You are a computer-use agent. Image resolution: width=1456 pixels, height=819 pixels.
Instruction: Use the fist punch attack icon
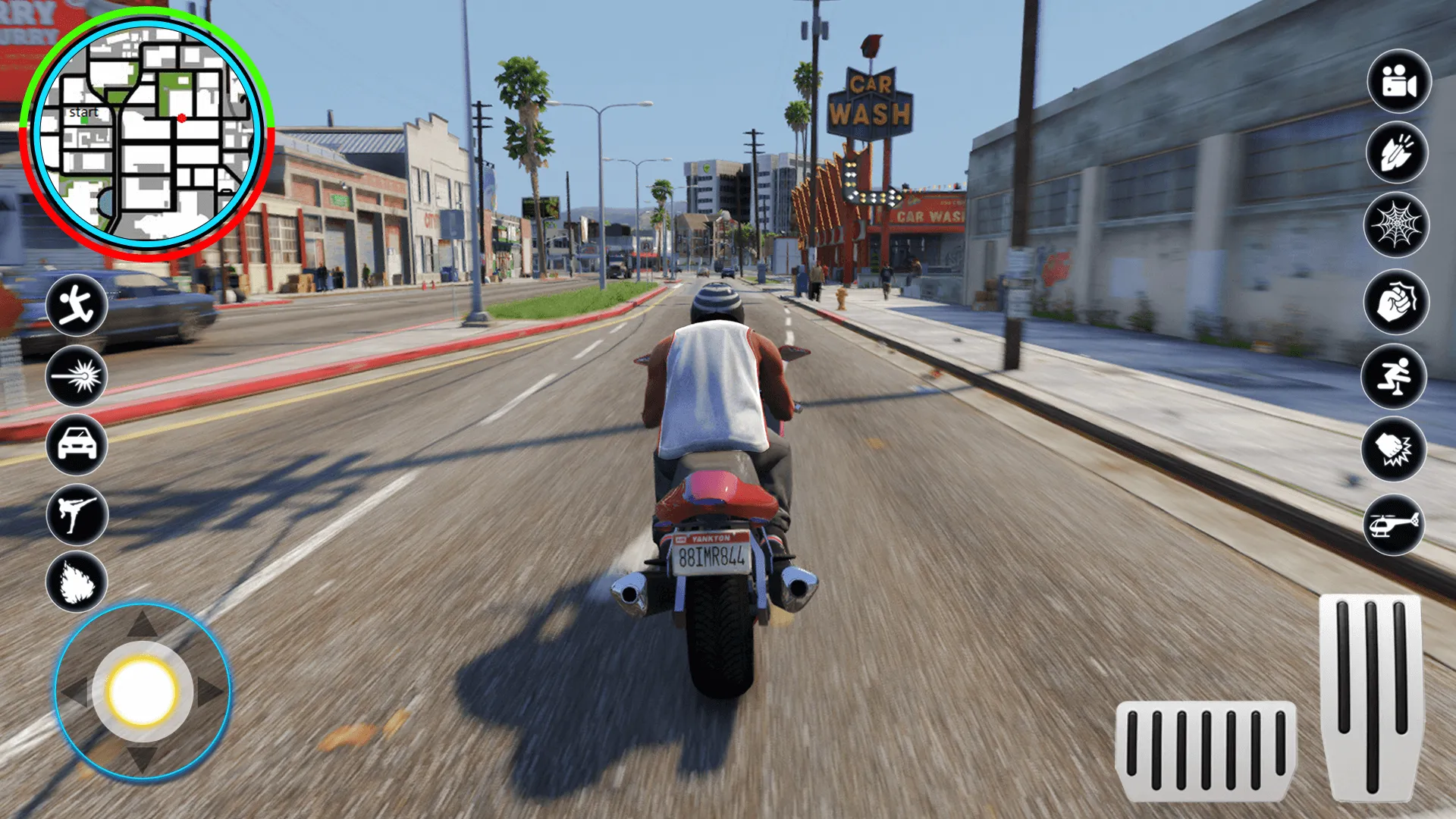tap(1396, 303)
